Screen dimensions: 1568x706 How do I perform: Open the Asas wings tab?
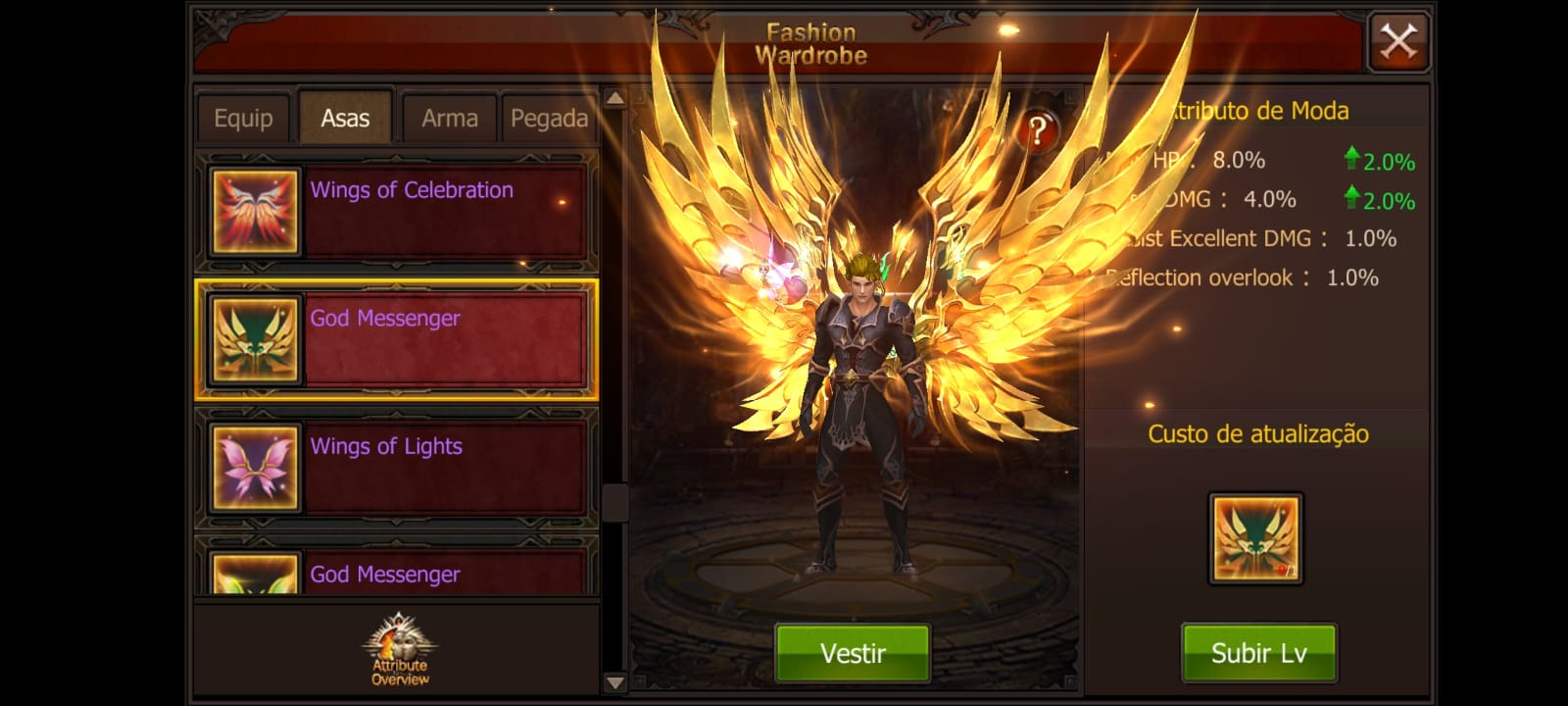pyautogui.click(x=345, y=119)
